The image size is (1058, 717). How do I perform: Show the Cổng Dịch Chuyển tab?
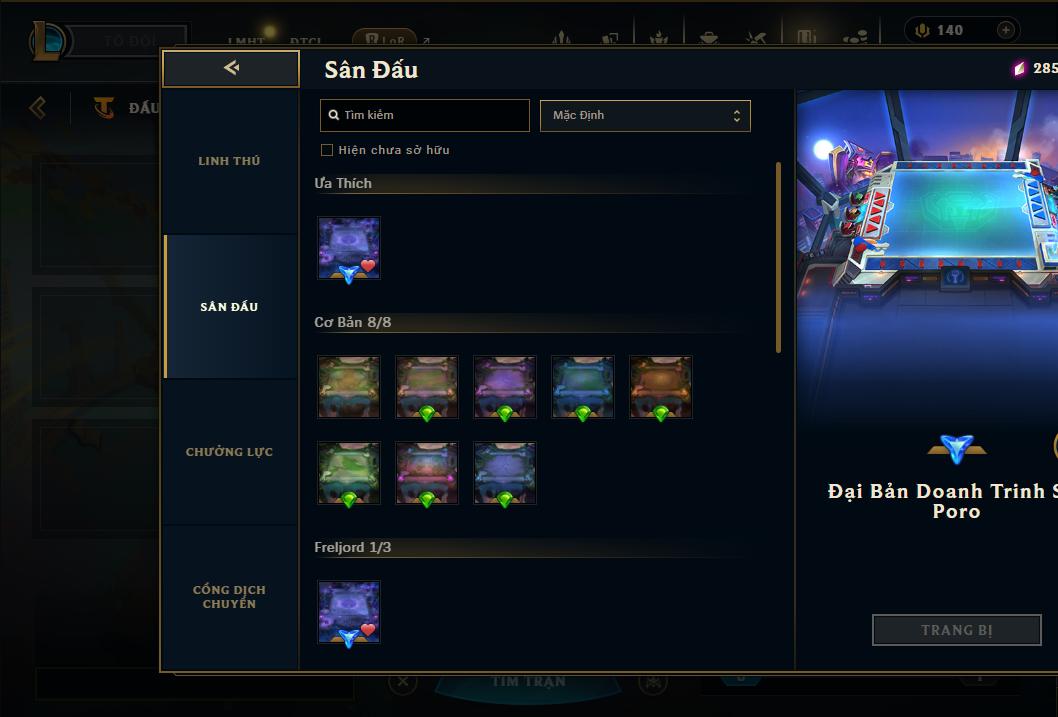[229, 597]
